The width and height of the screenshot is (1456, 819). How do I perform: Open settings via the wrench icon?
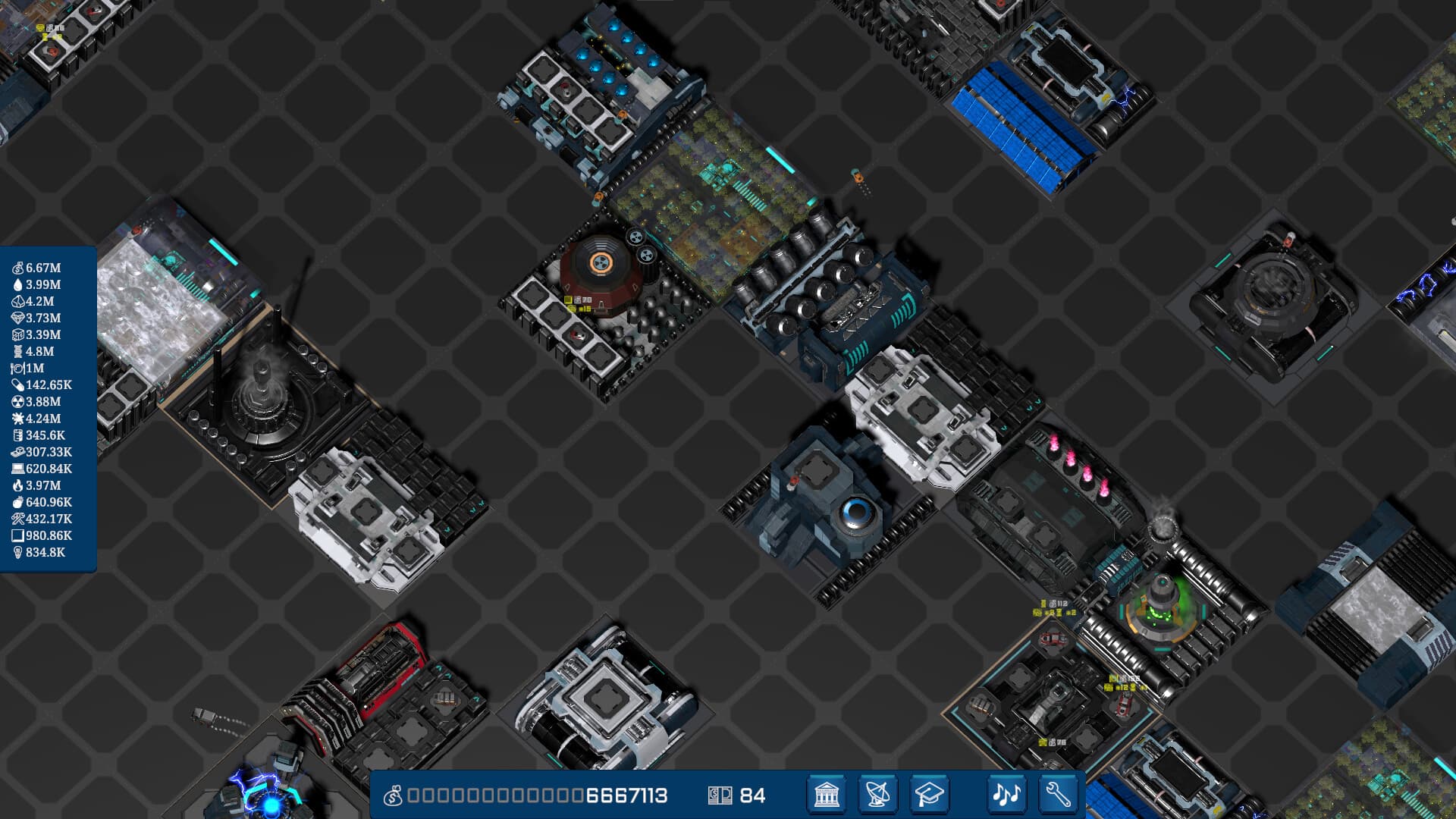point(1058,794)
